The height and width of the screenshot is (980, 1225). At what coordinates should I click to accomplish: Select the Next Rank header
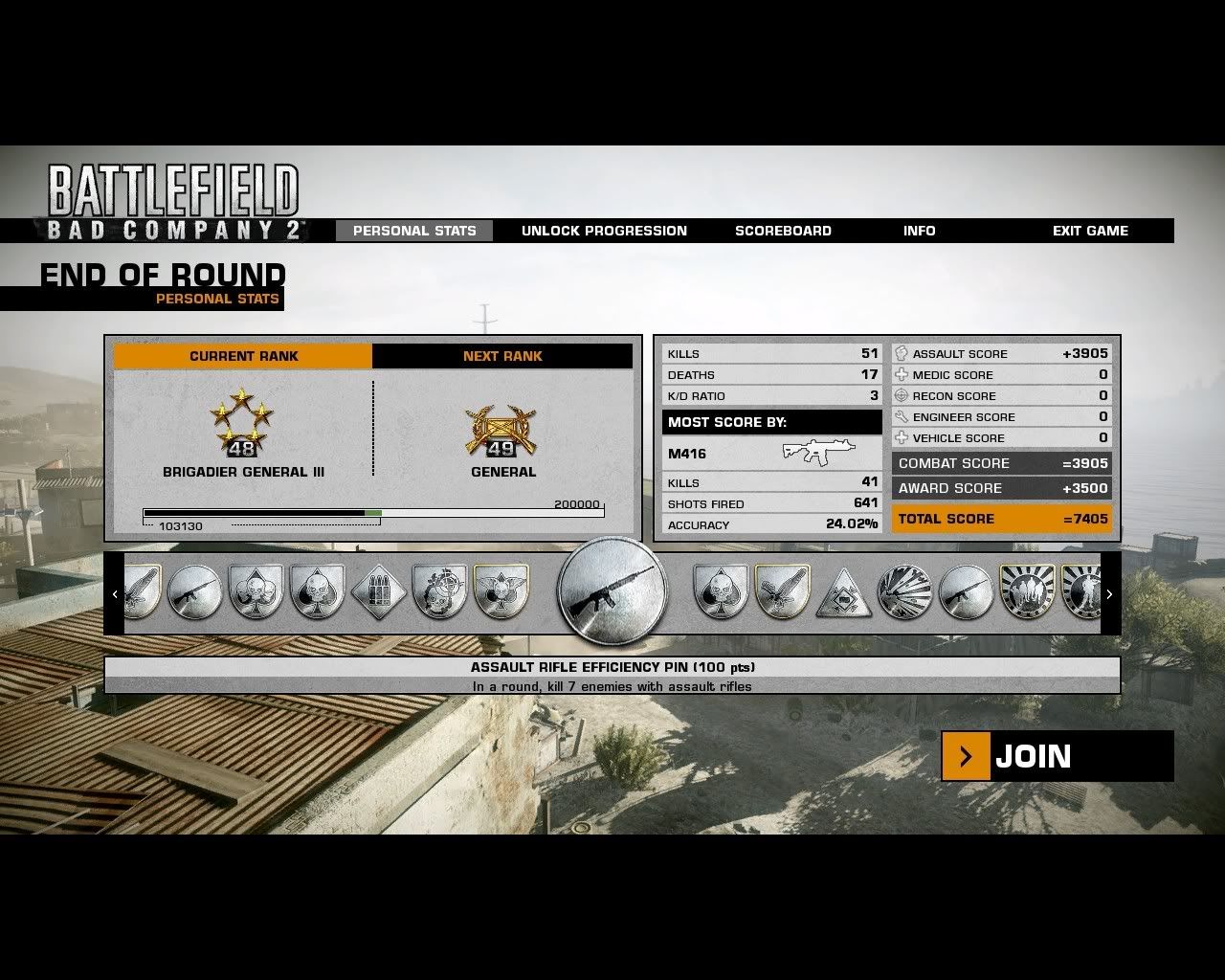tap(502, 356)
